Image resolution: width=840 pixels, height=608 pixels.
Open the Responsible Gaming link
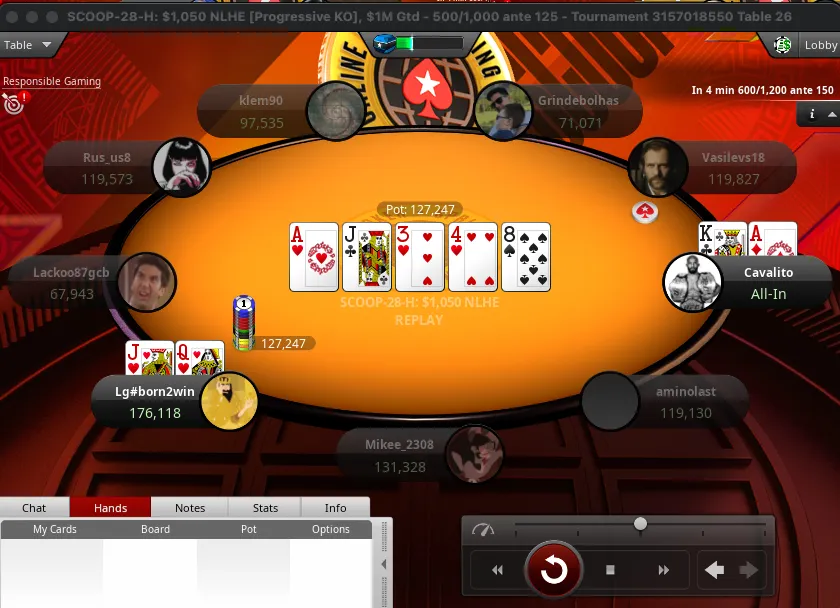(51, 82)
